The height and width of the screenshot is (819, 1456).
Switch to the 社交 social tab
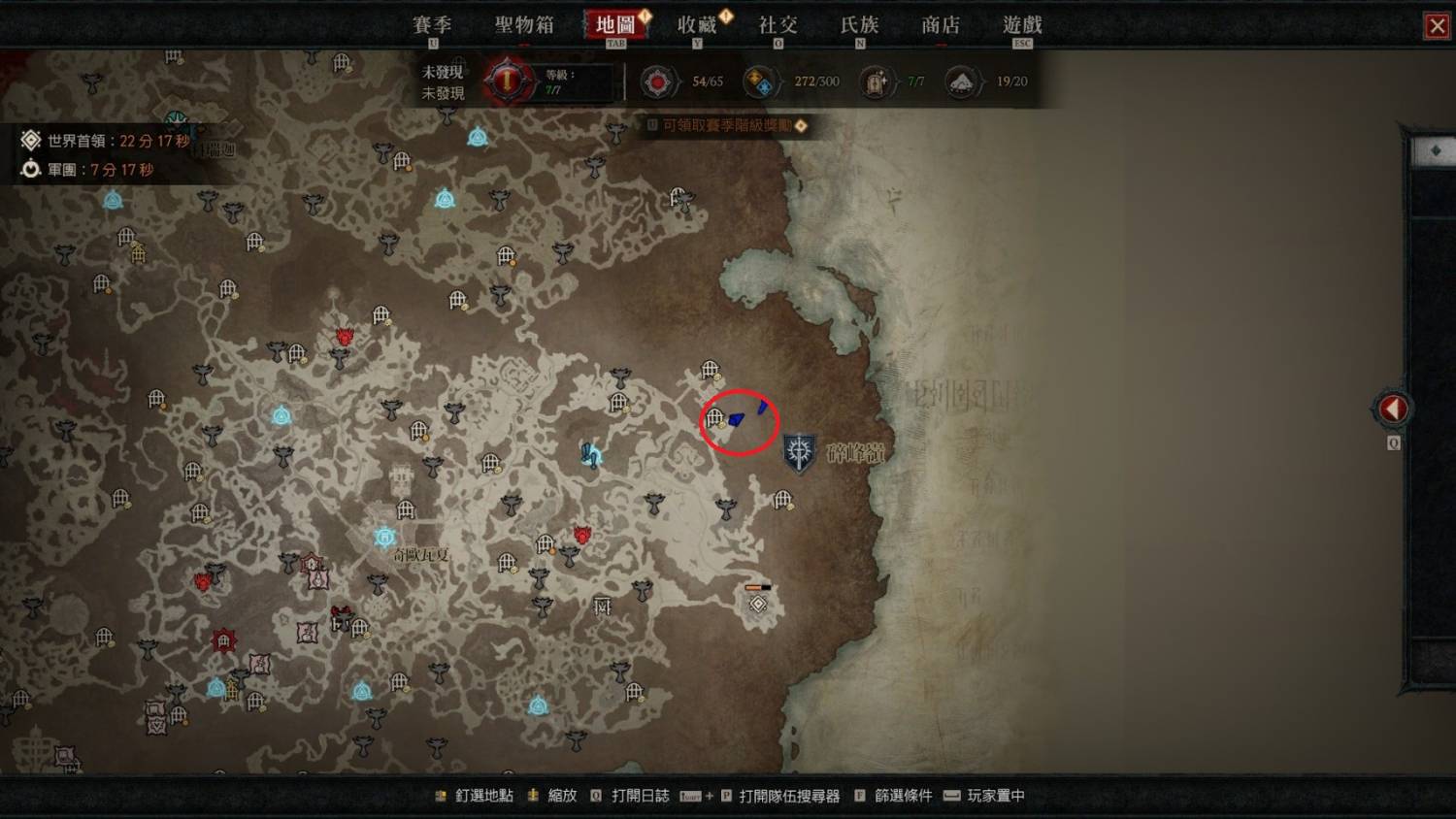tap(778, 25)
